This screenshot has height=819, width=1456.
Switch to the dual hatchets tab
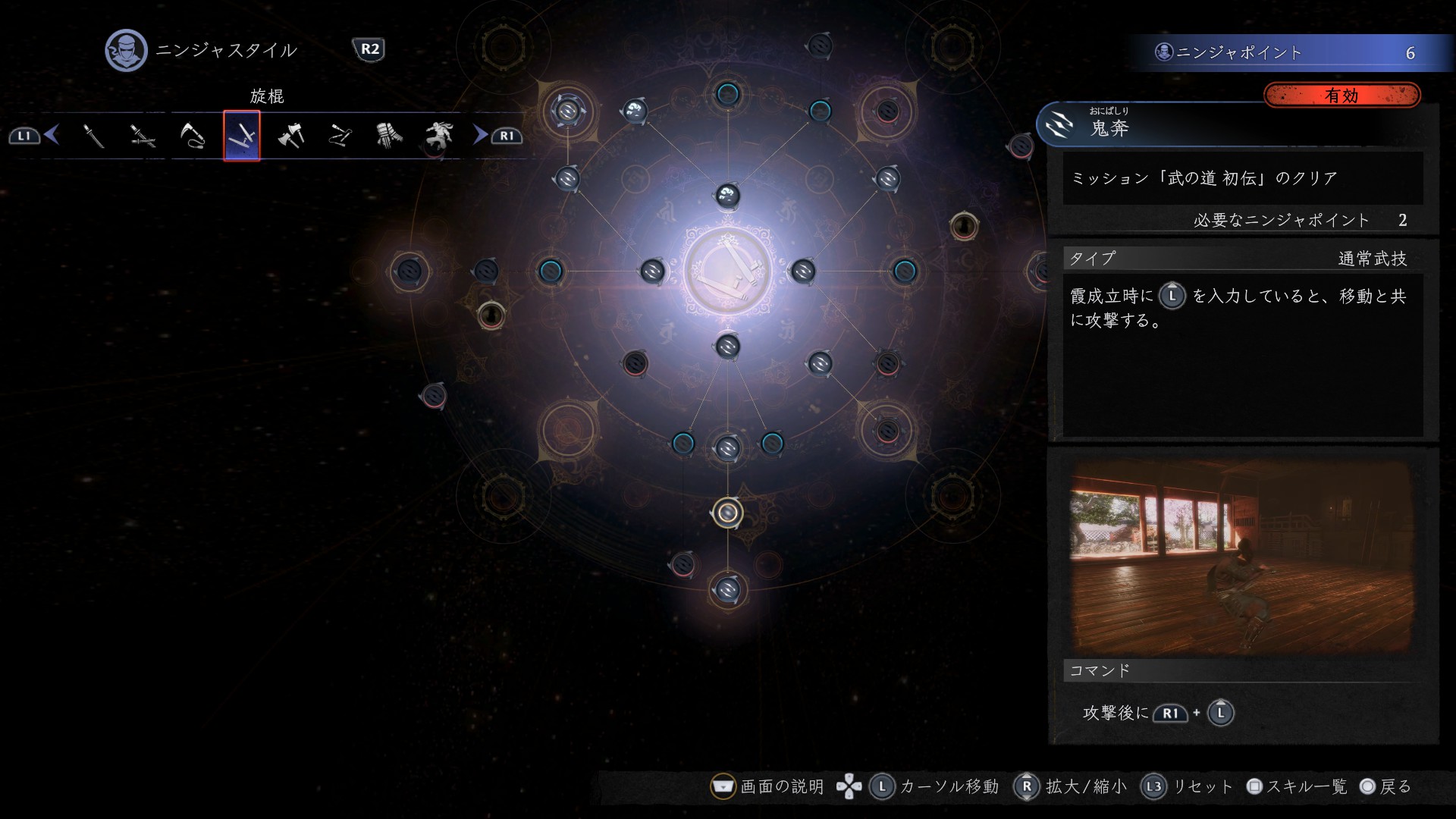291,136
